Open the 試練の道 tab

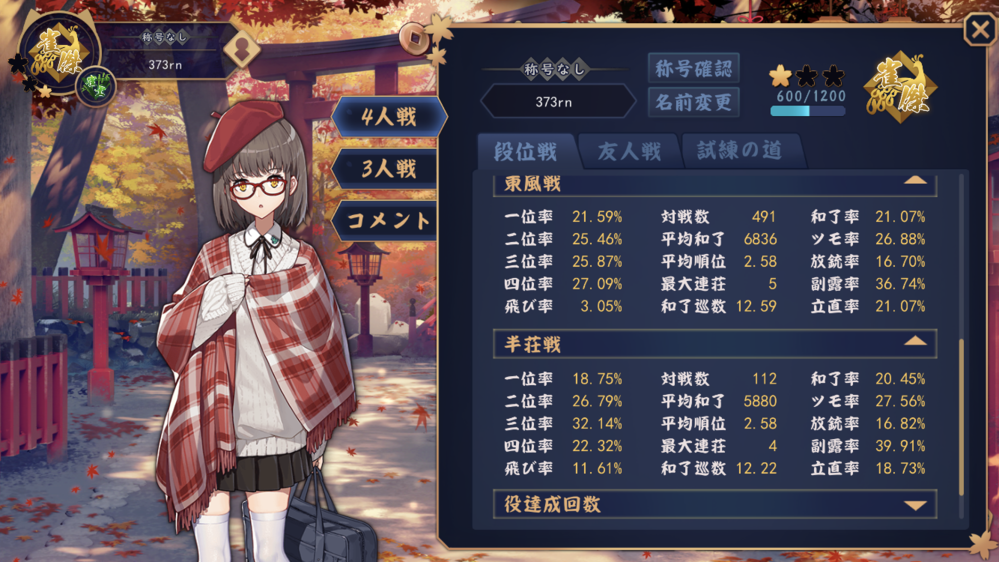tap(742, 151)
